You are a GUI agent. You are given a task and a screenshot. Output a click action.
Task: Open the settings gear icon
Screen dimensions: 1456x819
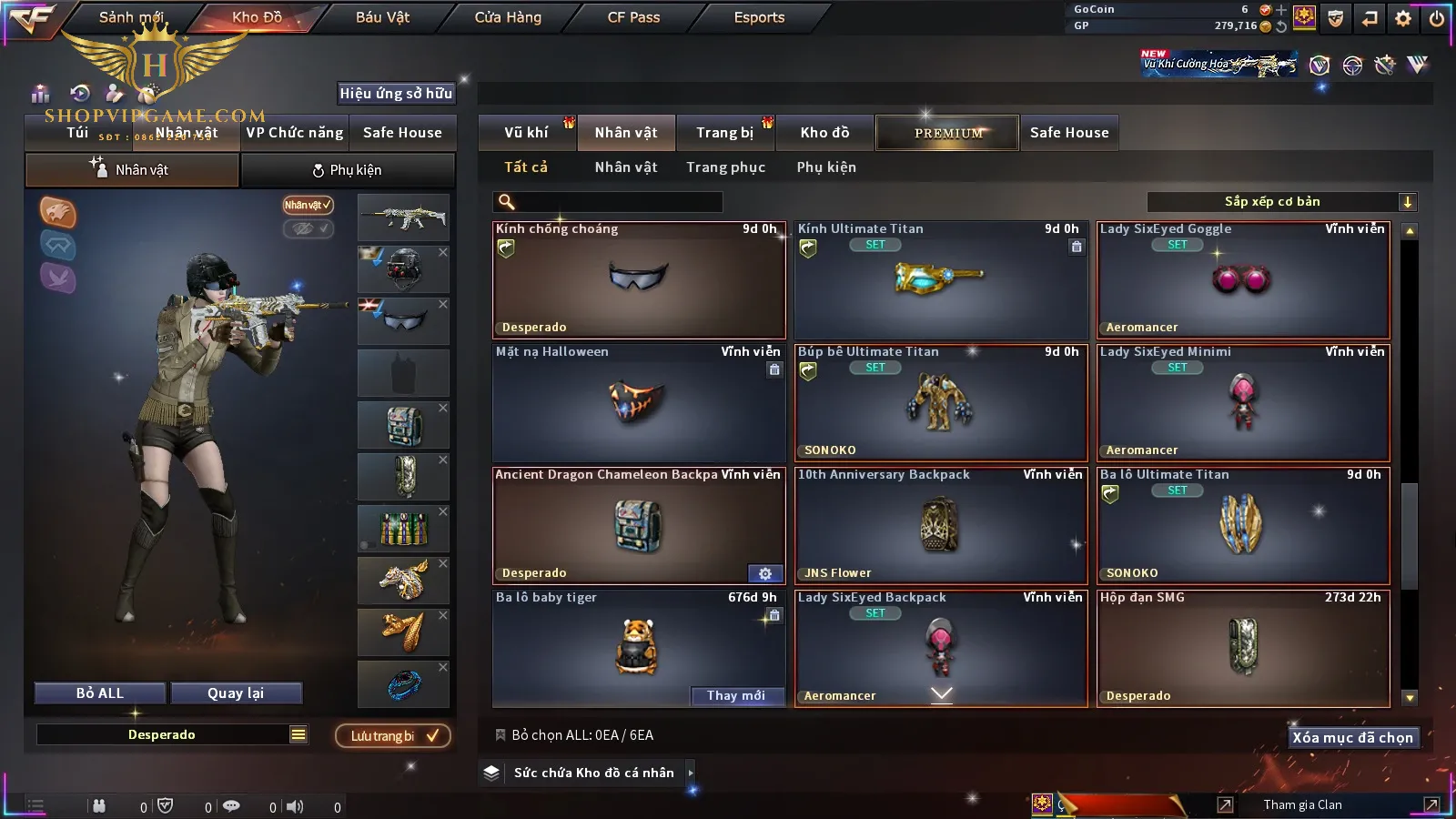[1403, 18]
